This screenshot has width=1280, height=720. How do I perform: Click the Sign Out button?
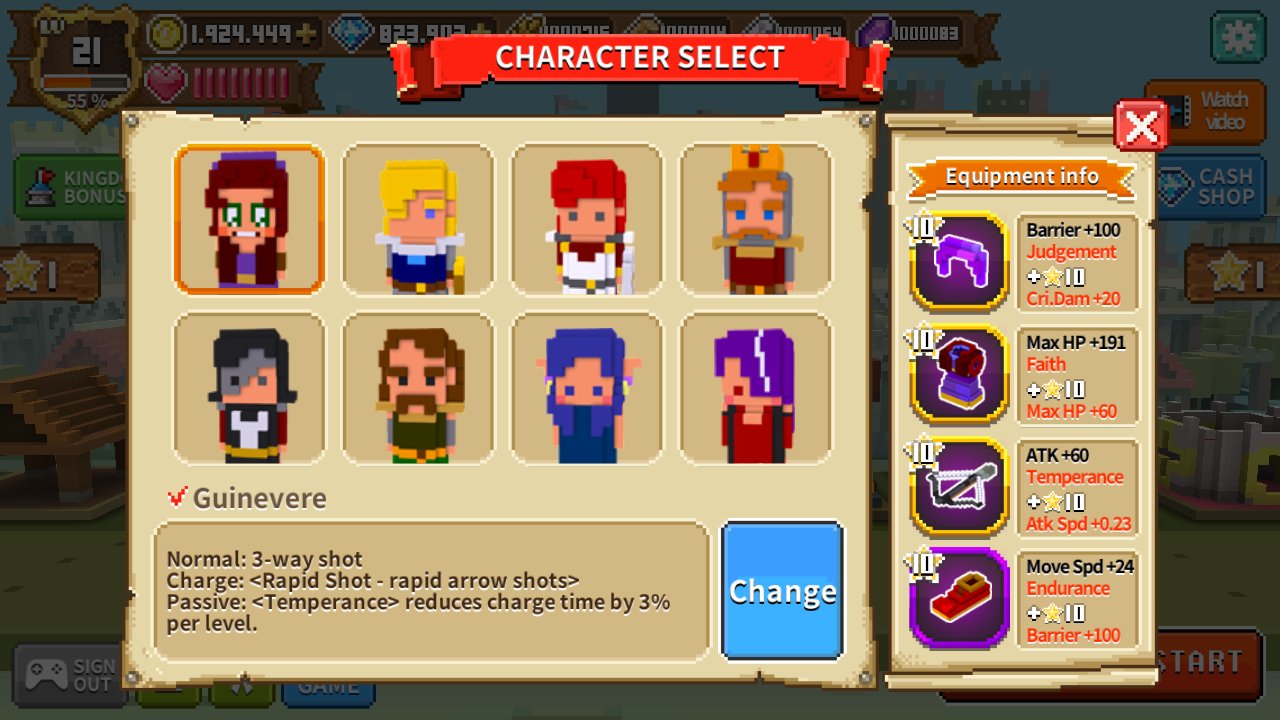coord(70,675)
